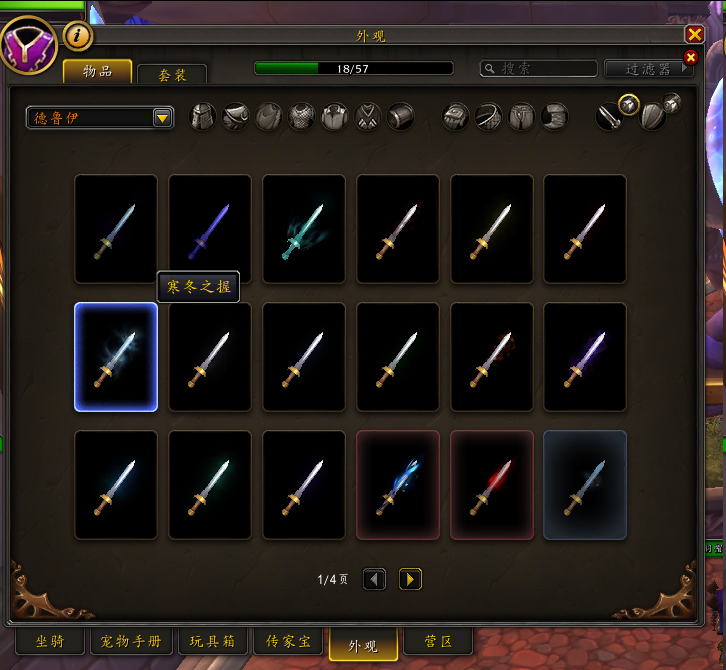Open the 玩具箱 toy box tab
Image resolution: width=726 pixels, height=670 pixels.
pyautogui.click(x=212, y=641)
